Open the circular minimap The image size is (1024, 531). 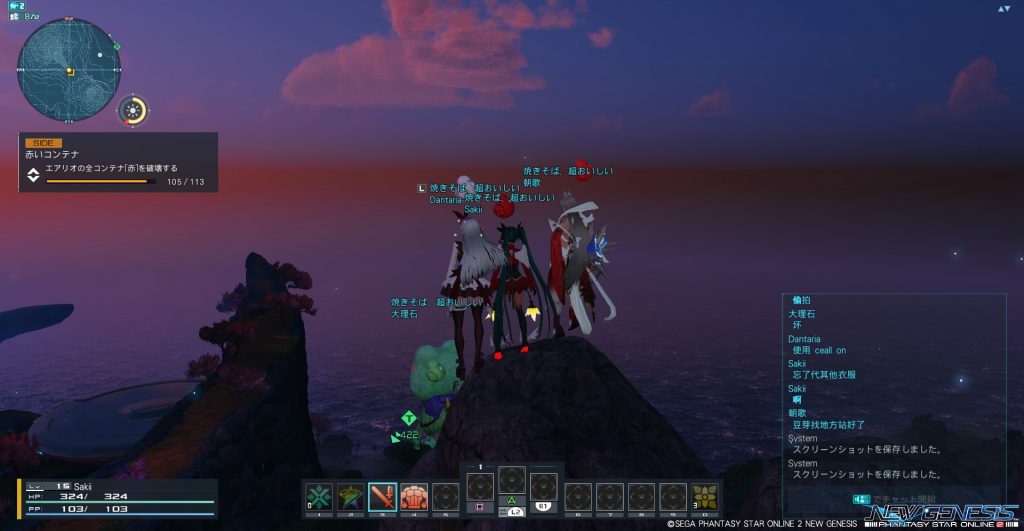(x=69, y=70)
